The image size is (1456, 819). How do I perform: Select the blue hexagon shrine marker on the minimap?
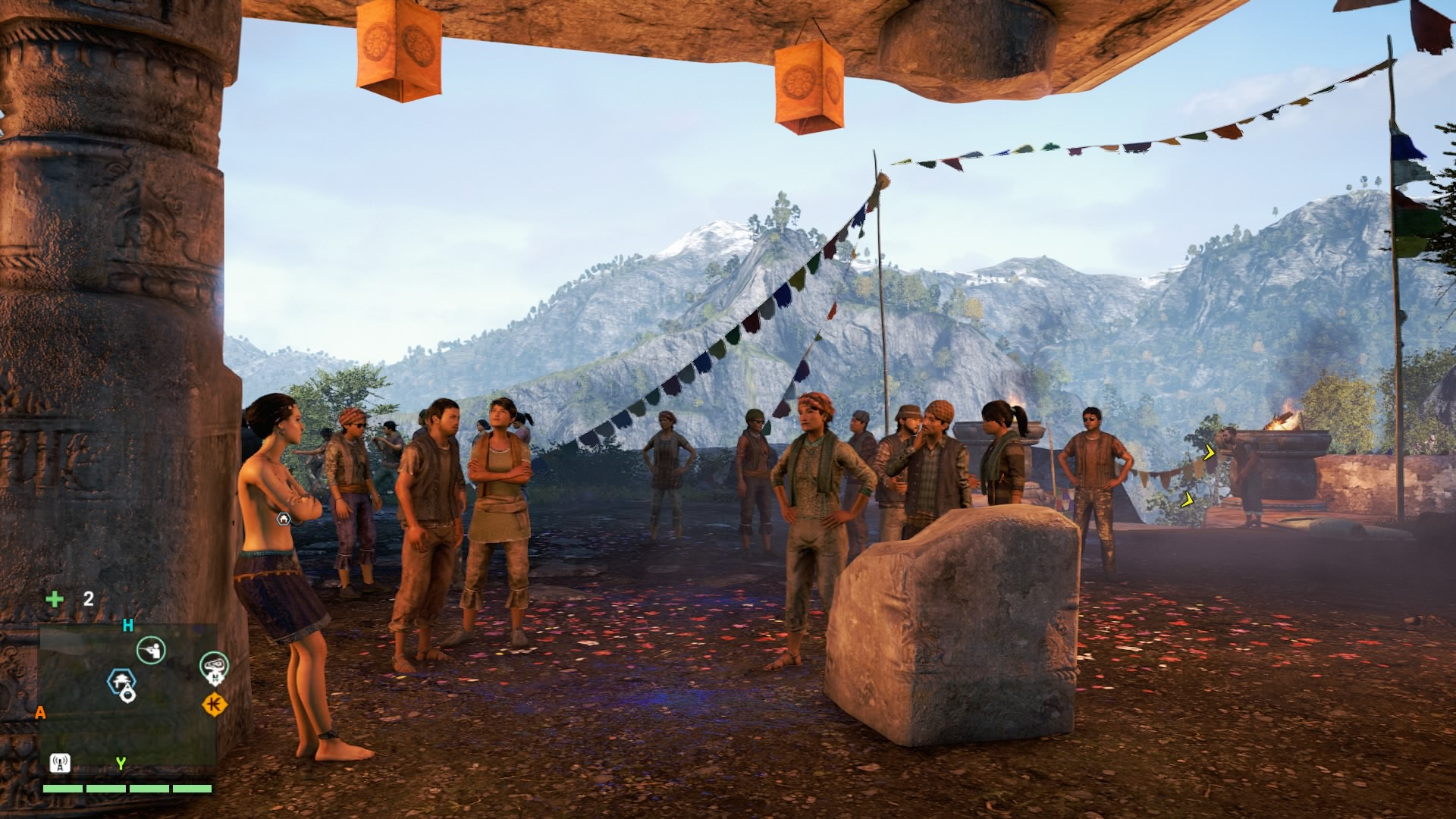[121, 681]
